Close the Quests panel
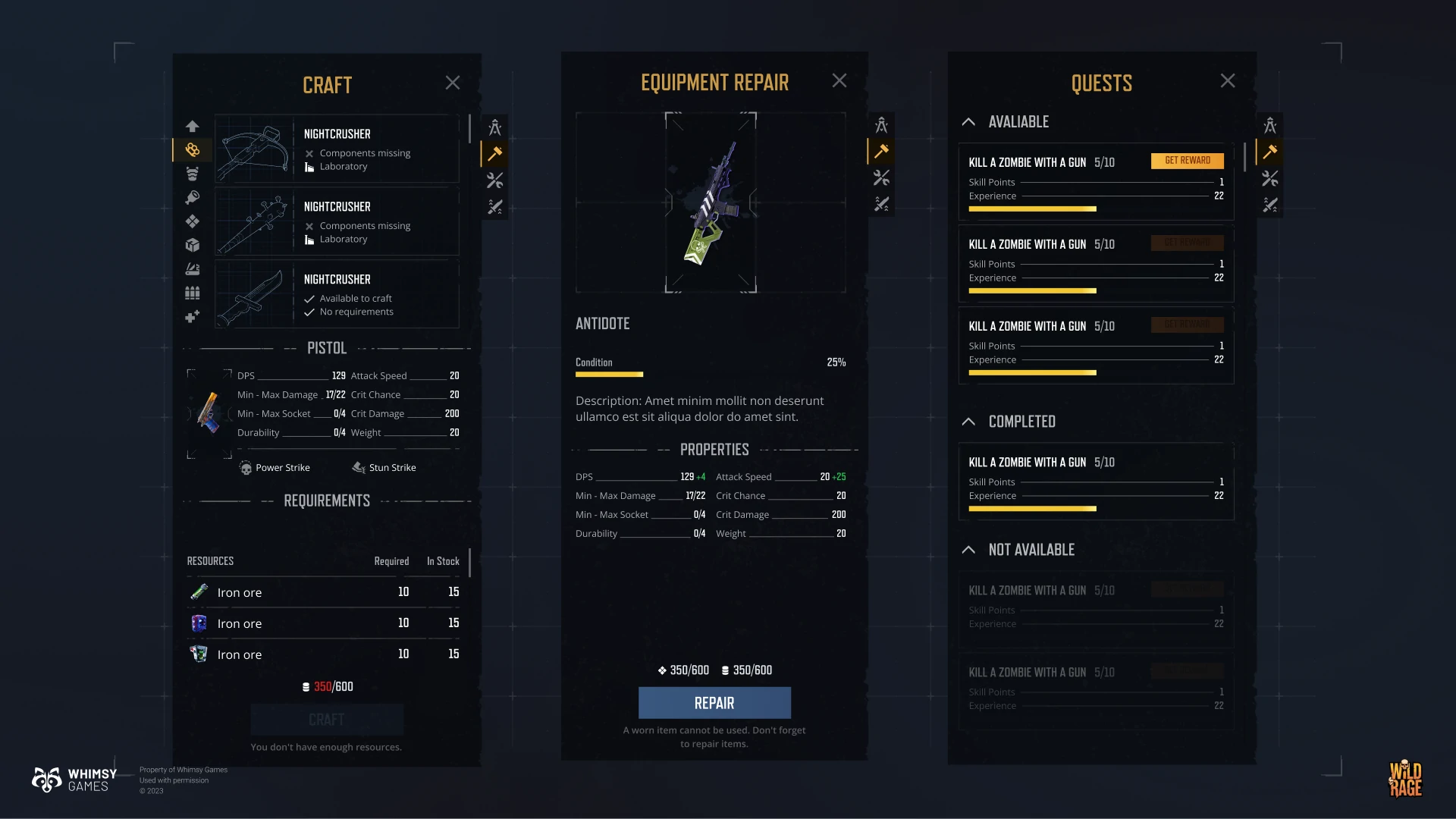This screenshot has height=819, width=1456. [1228, 81]
